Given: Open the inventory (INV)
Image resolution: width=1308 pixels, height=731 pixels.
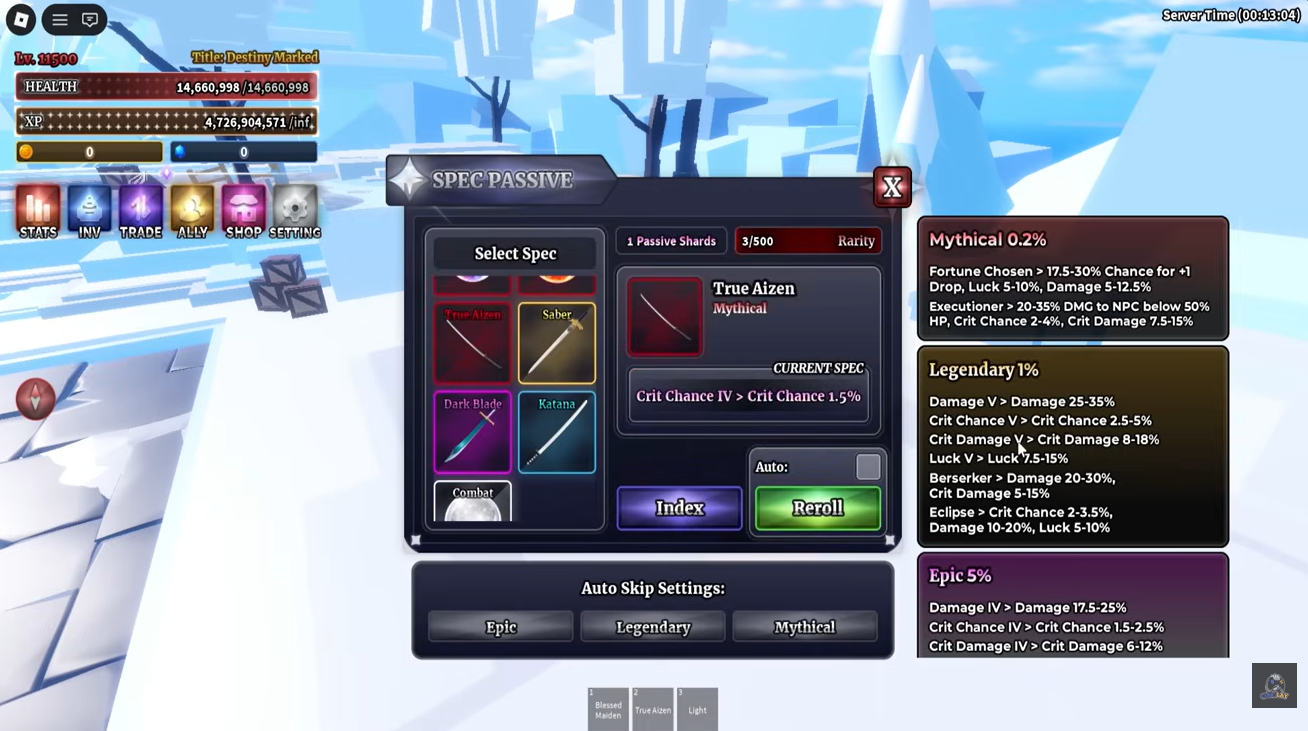Looking at the screenshot, I should [x=89, y=212].
